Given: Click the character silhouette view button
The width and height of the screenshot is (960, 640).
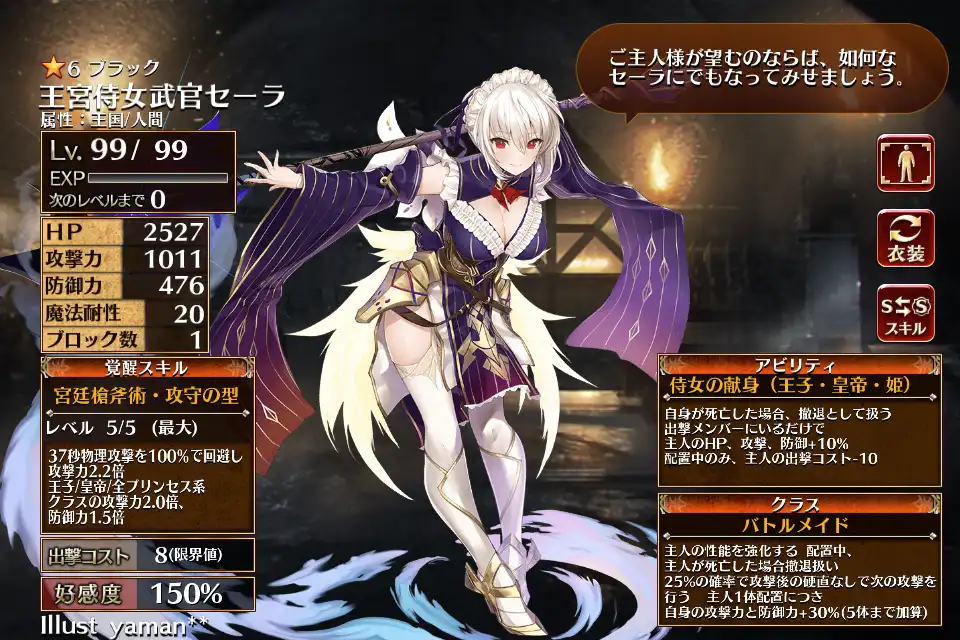Looking at the screenshot, I should pos(905,164).
